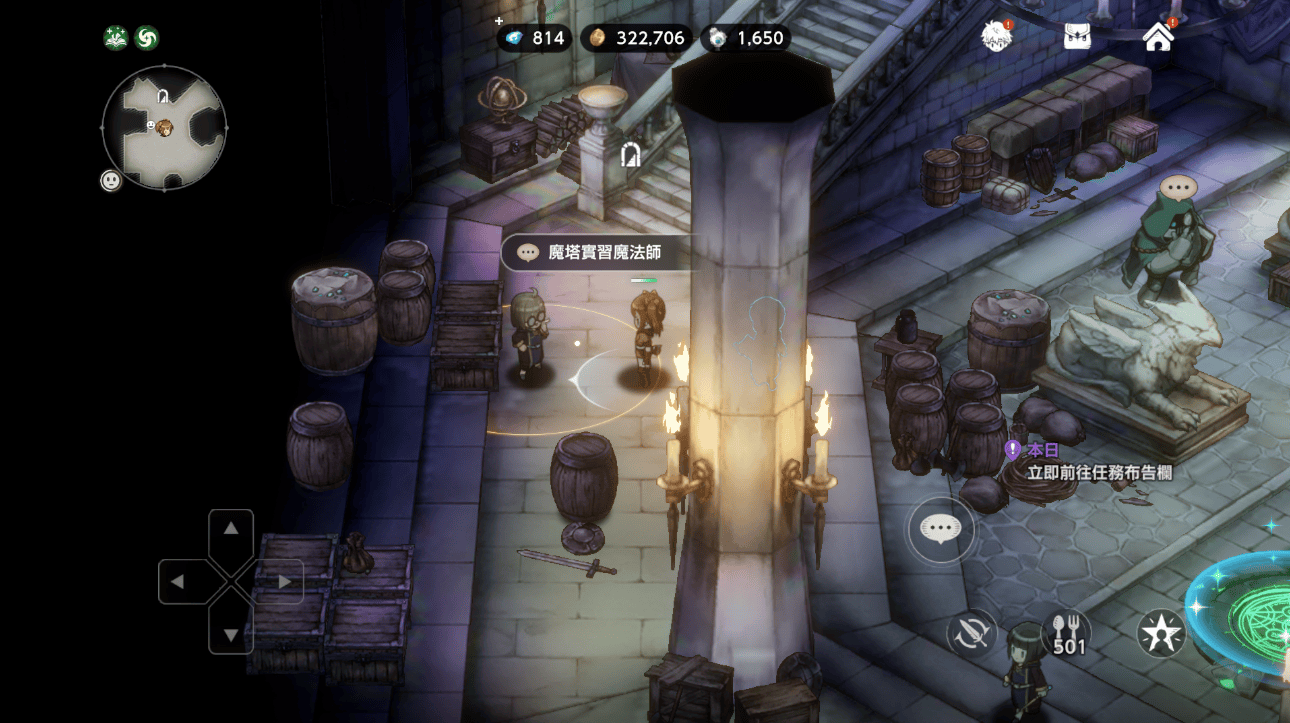
Task: Open the food icon showing 501
Action: 1067,633
